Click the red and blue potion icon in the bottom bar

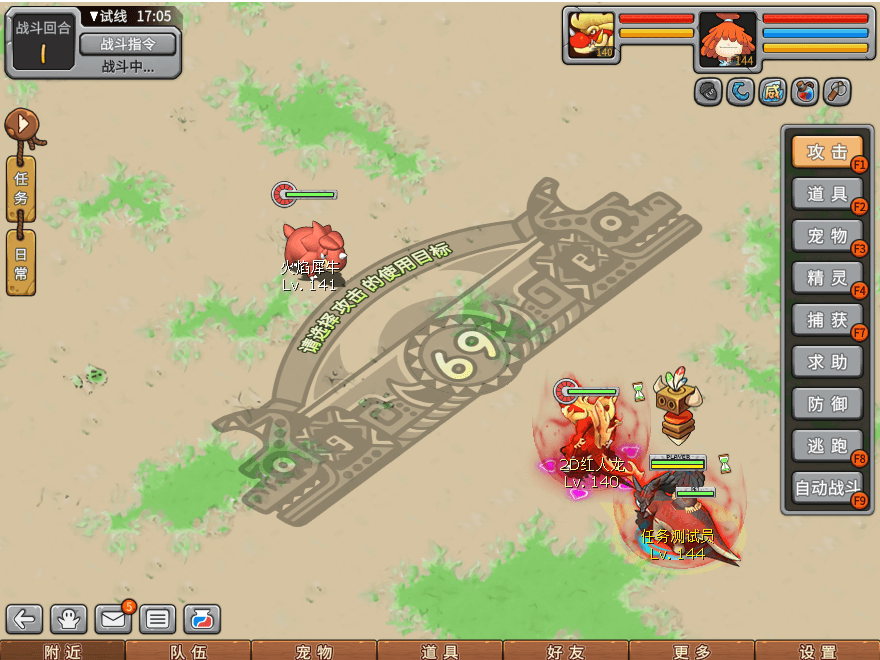pos(201,619)
